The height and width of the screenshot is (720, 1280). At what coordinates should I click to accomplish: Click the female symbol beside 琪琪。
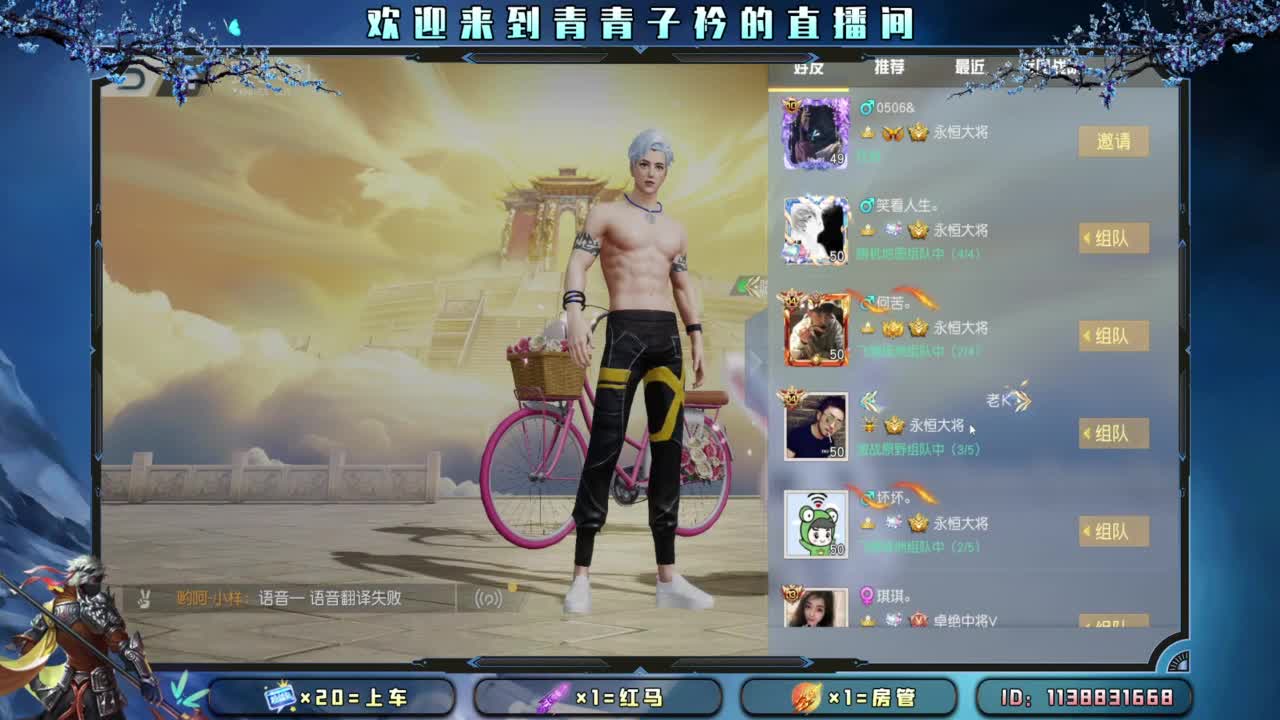(x=868, y=594)
